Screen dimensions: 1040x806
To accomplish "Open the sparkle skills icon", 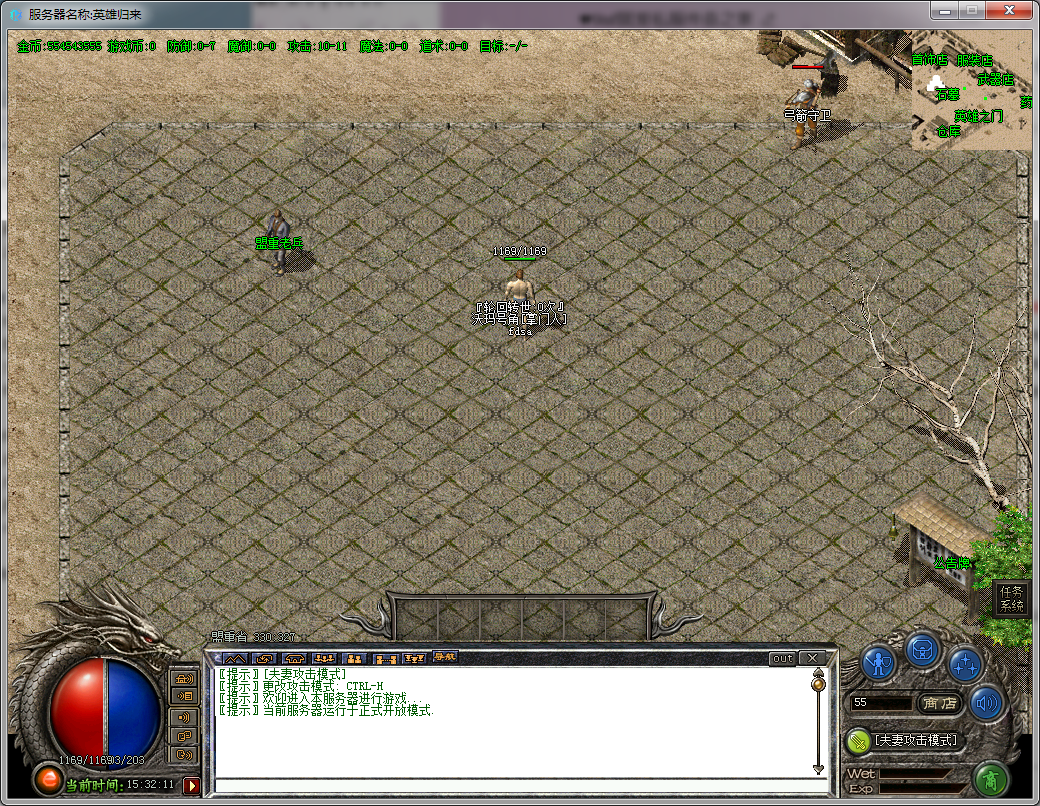I will [965, 662].
